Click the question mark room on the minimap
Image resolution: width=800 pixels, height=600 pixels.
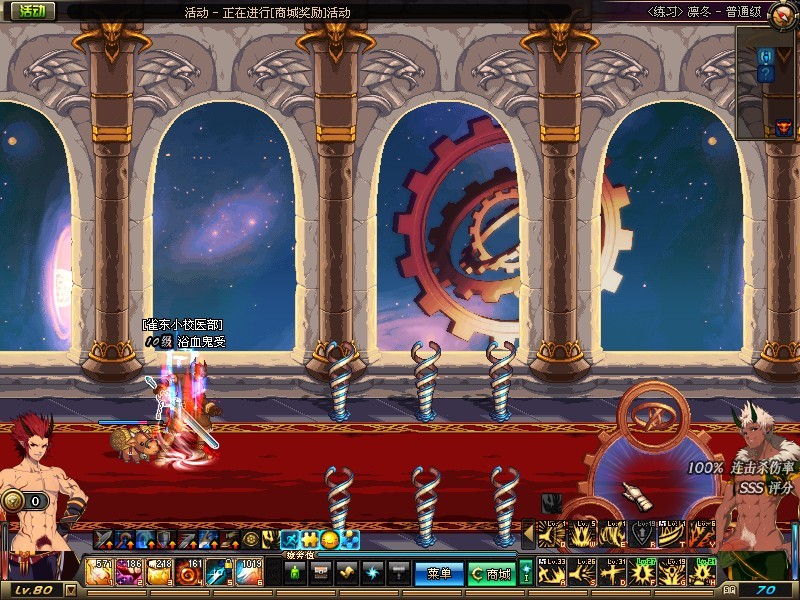tap(766, 74)
